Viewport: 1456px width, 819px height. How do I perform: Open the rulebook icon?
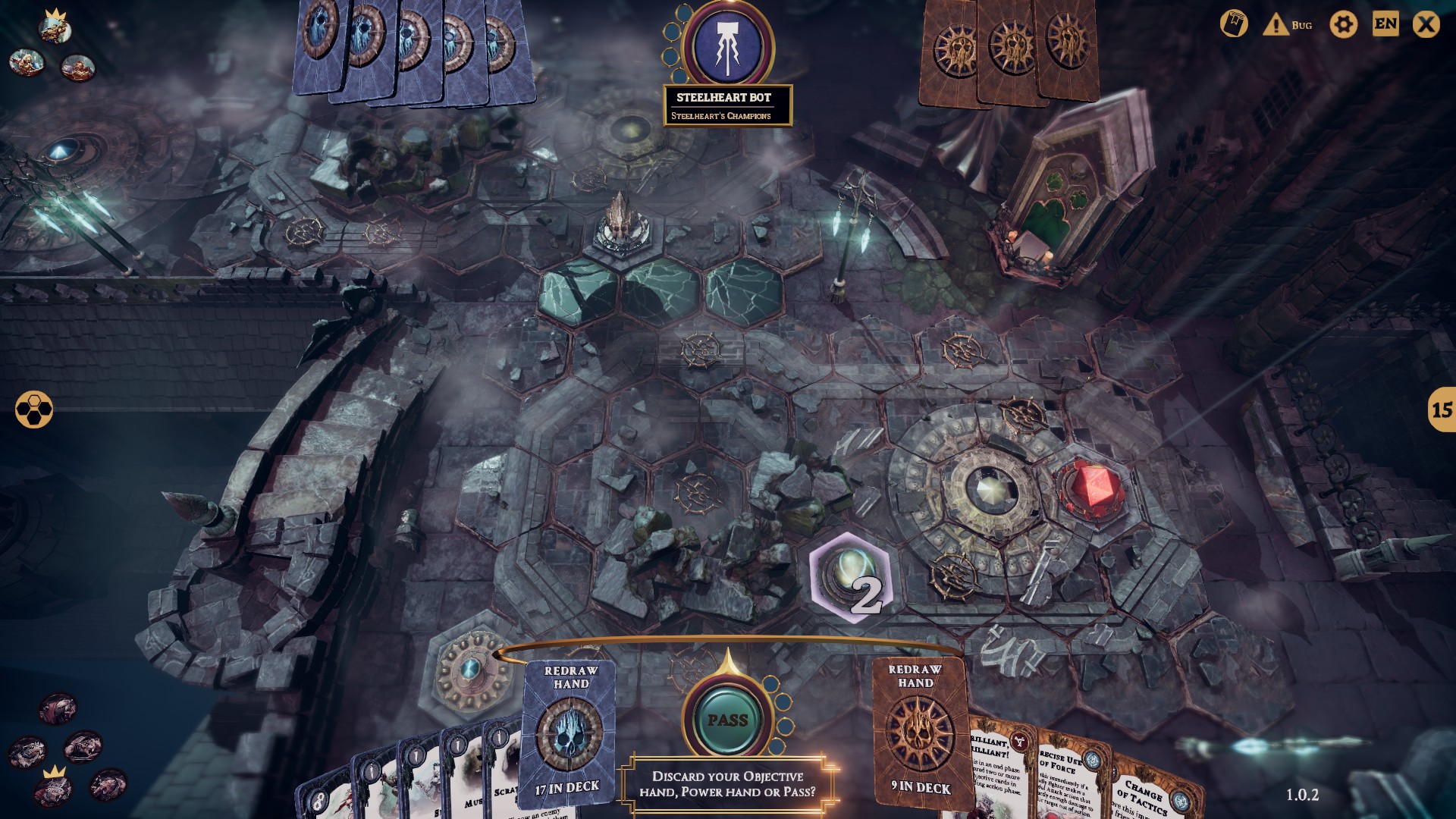tap(1233, 24)
